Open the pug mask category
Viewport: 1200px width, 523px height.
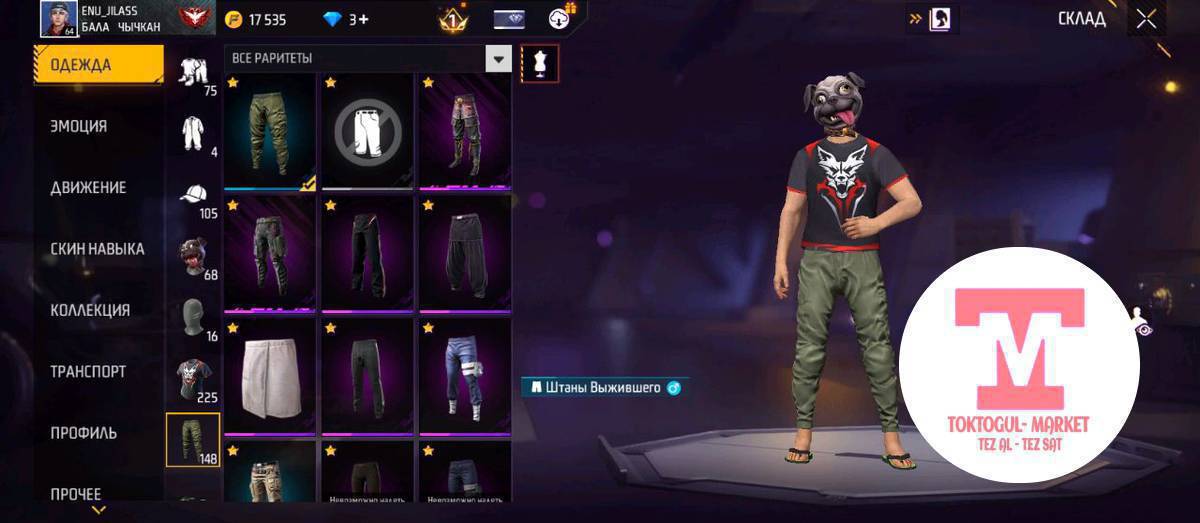coord(192,257)
